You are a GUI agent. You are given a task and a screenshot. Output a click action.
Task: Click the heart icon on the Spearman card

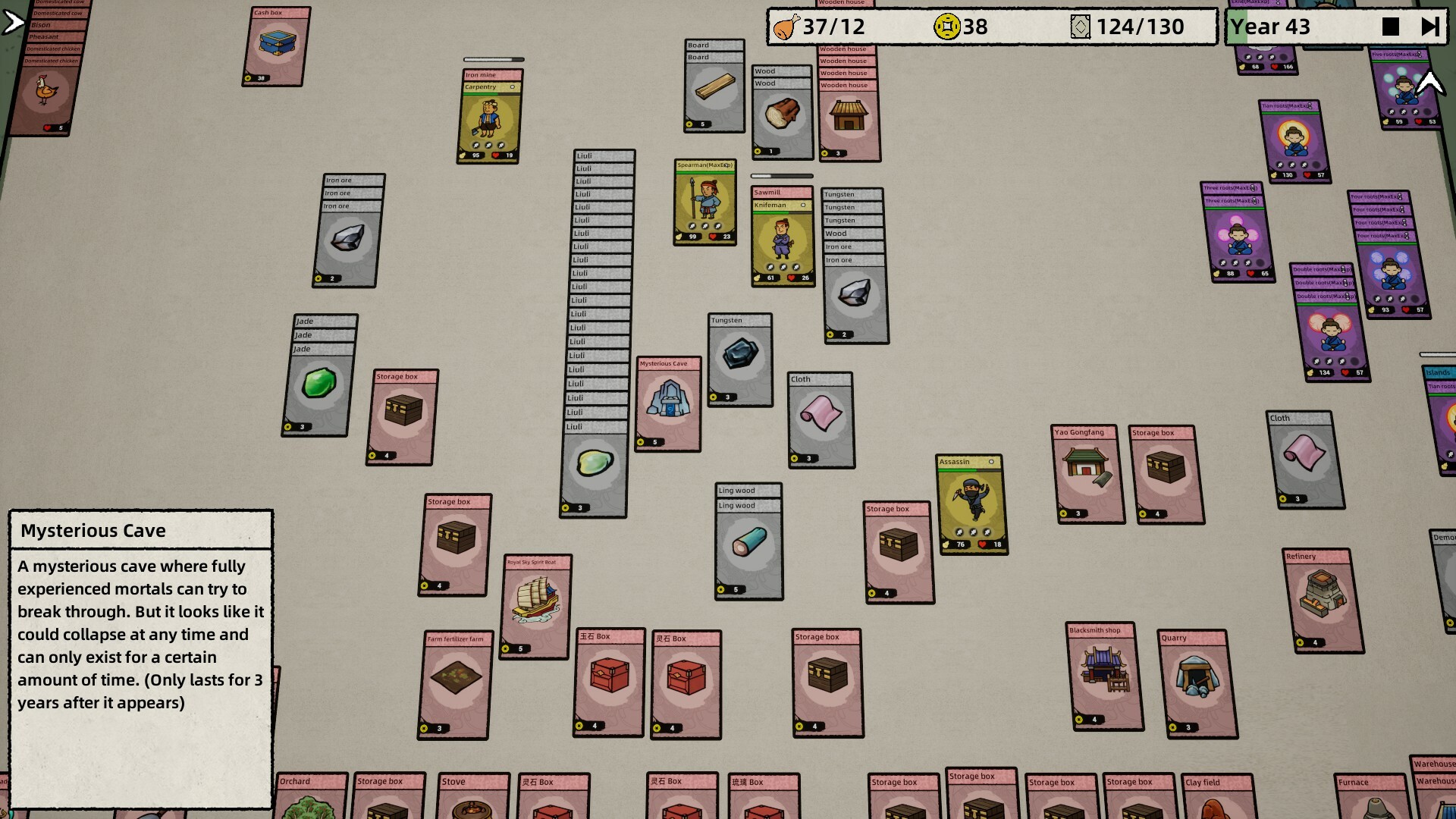[712, 236]
